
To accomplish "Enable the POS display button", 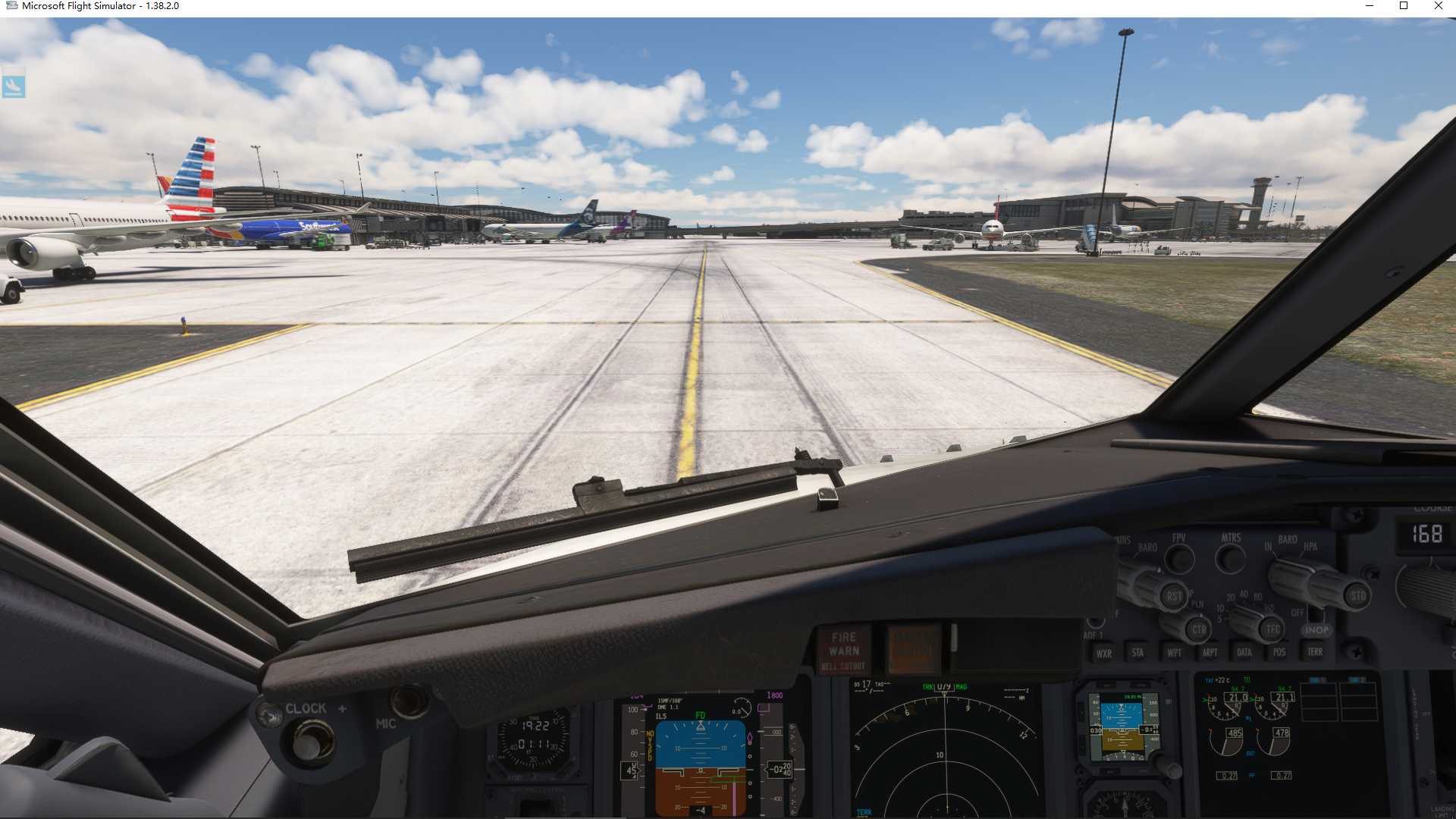I will 1279,652.
